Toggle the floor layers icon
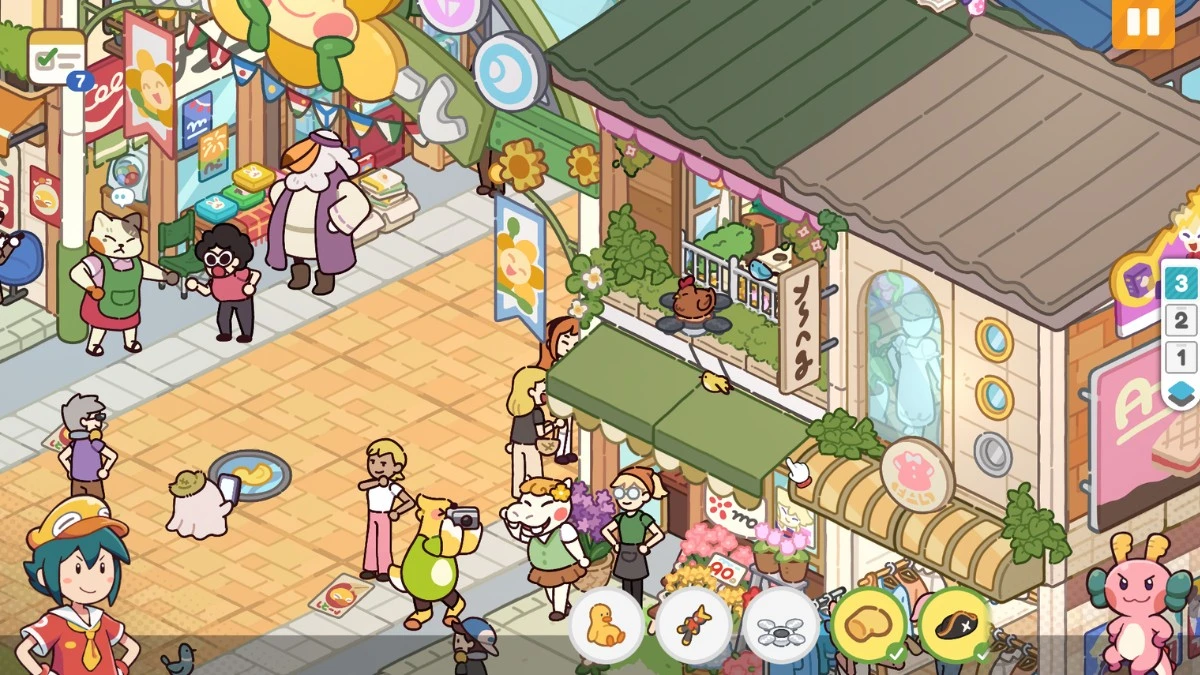The height and width of the screenshot is (675, 1200). 1181,393
